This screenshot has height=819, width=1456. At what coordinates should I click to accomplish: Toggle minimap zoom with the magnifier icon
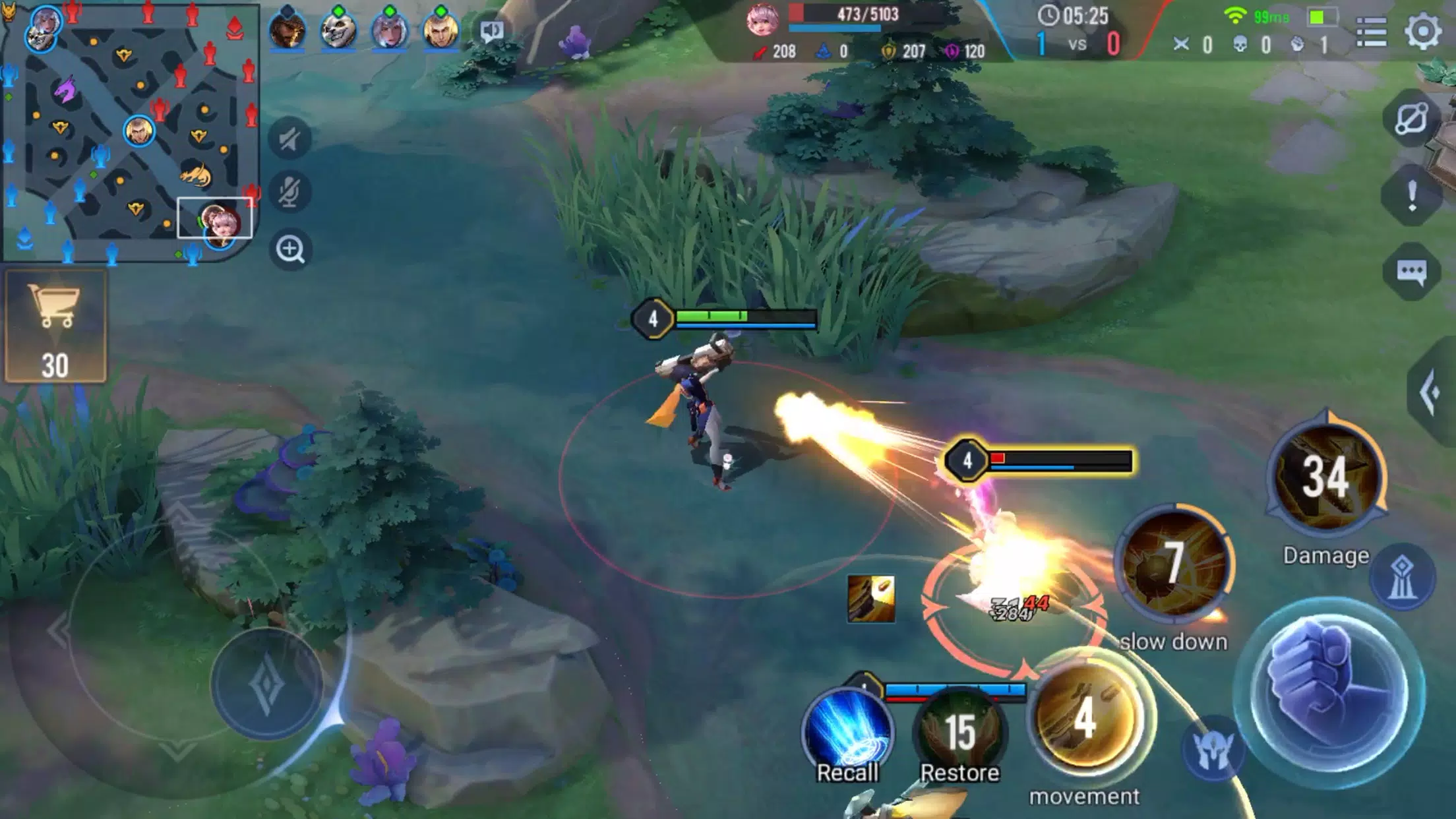pyautogui.click(x=292, y=250)
